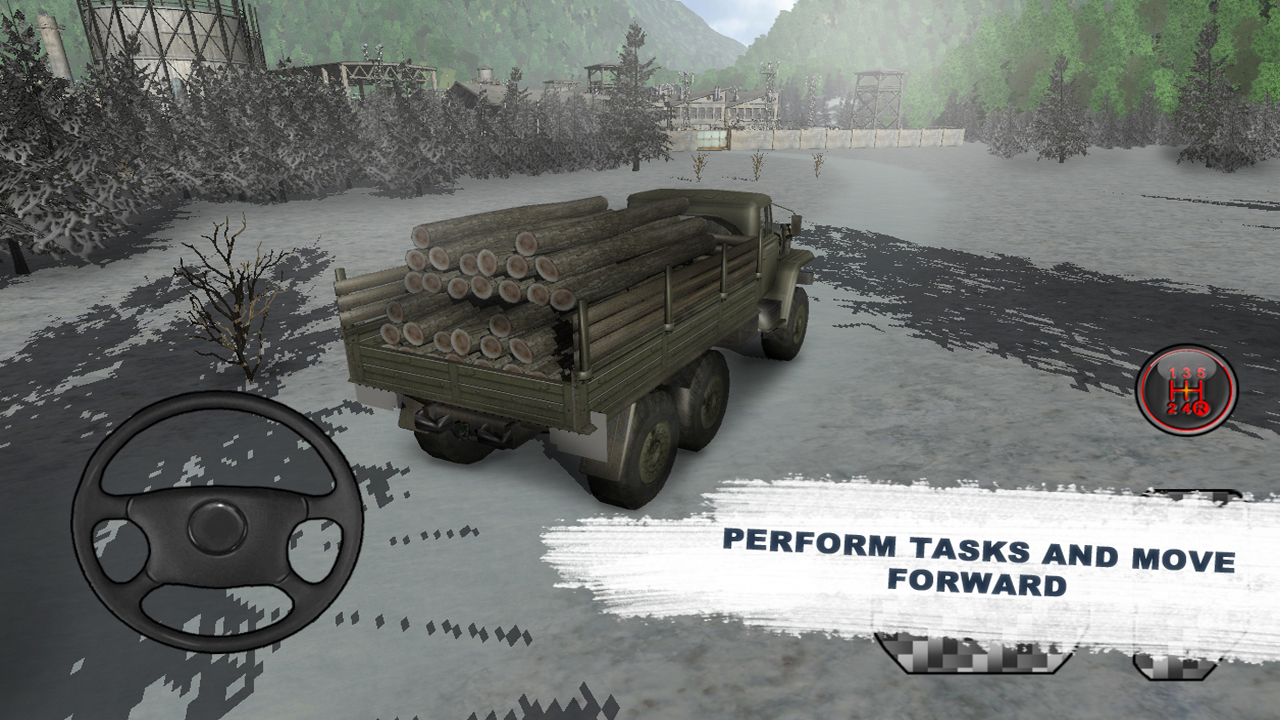
Task: Engage reverse with the red R button
Action: [1201, 408]
